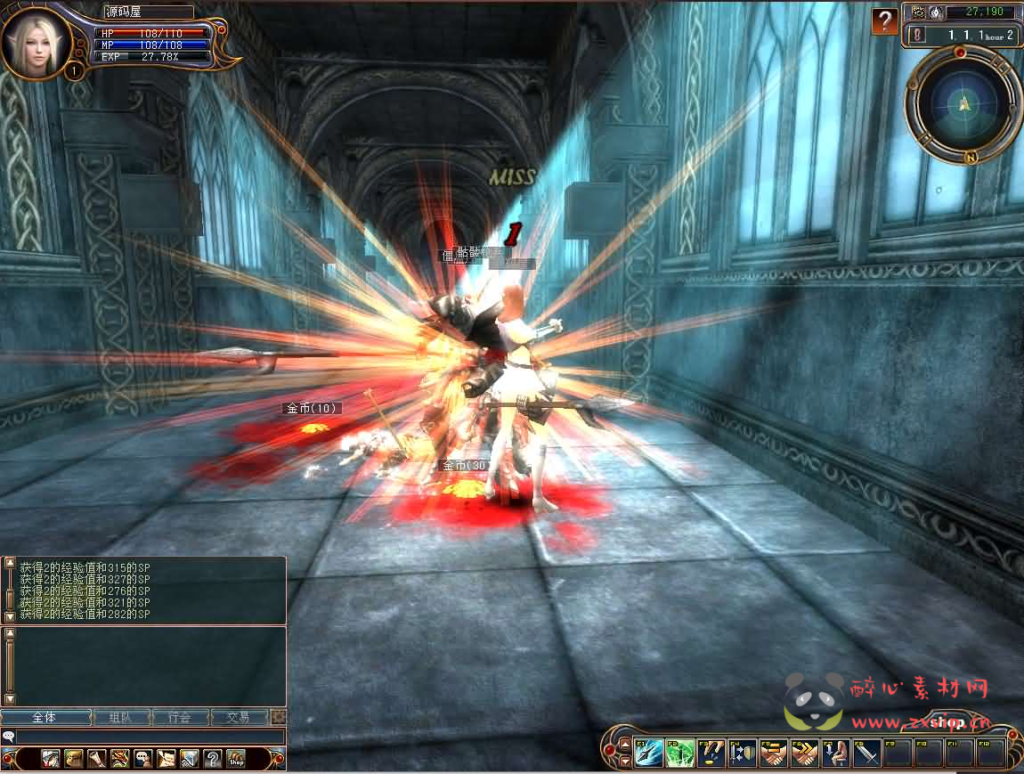Image resolution: width=1024 pixels, height=774 pixels.
Task: Select the F8 sword attack slot
Action: tap(866, 752)
